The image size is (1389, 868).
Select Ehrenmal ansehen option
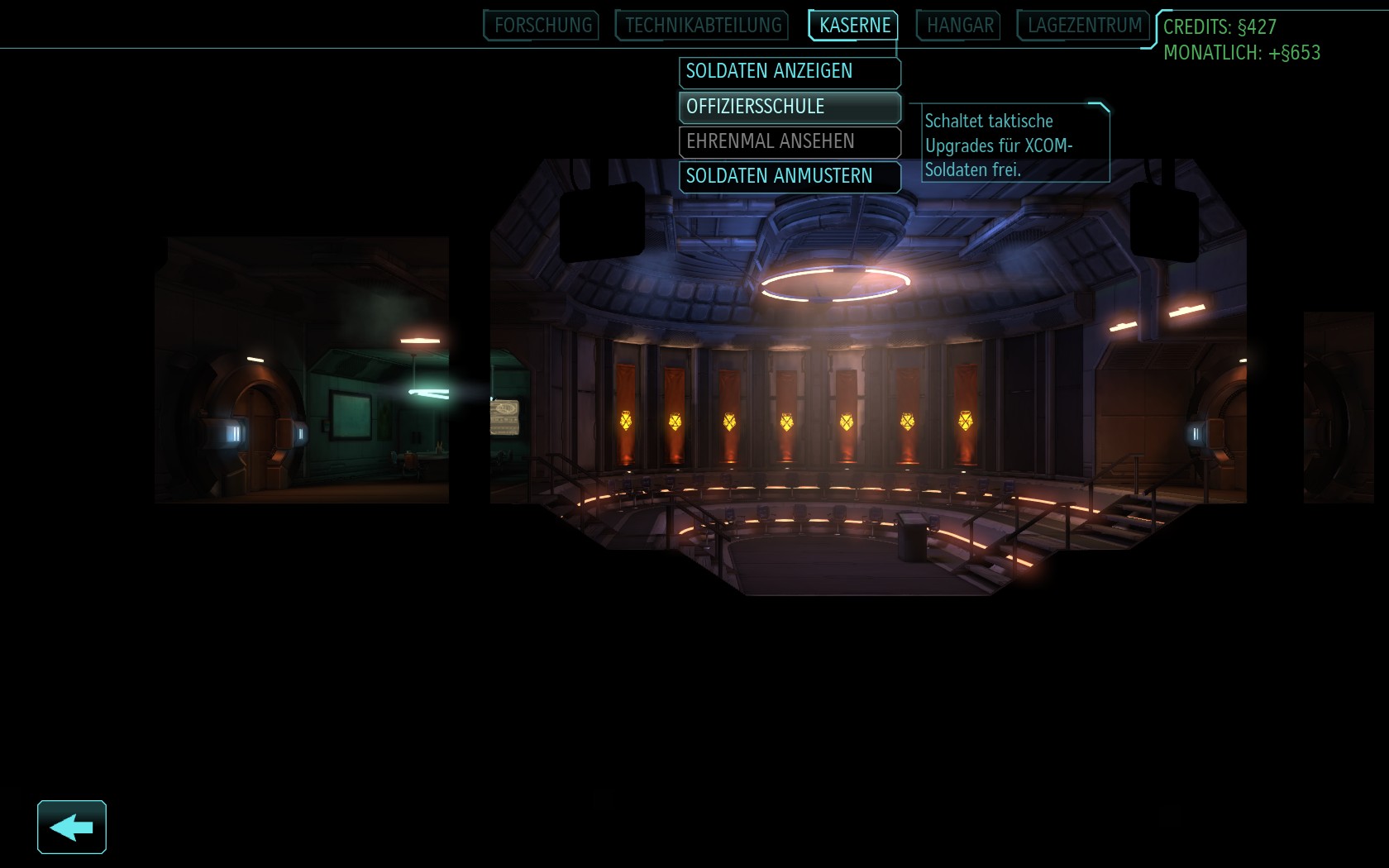[x=790, y=141]
